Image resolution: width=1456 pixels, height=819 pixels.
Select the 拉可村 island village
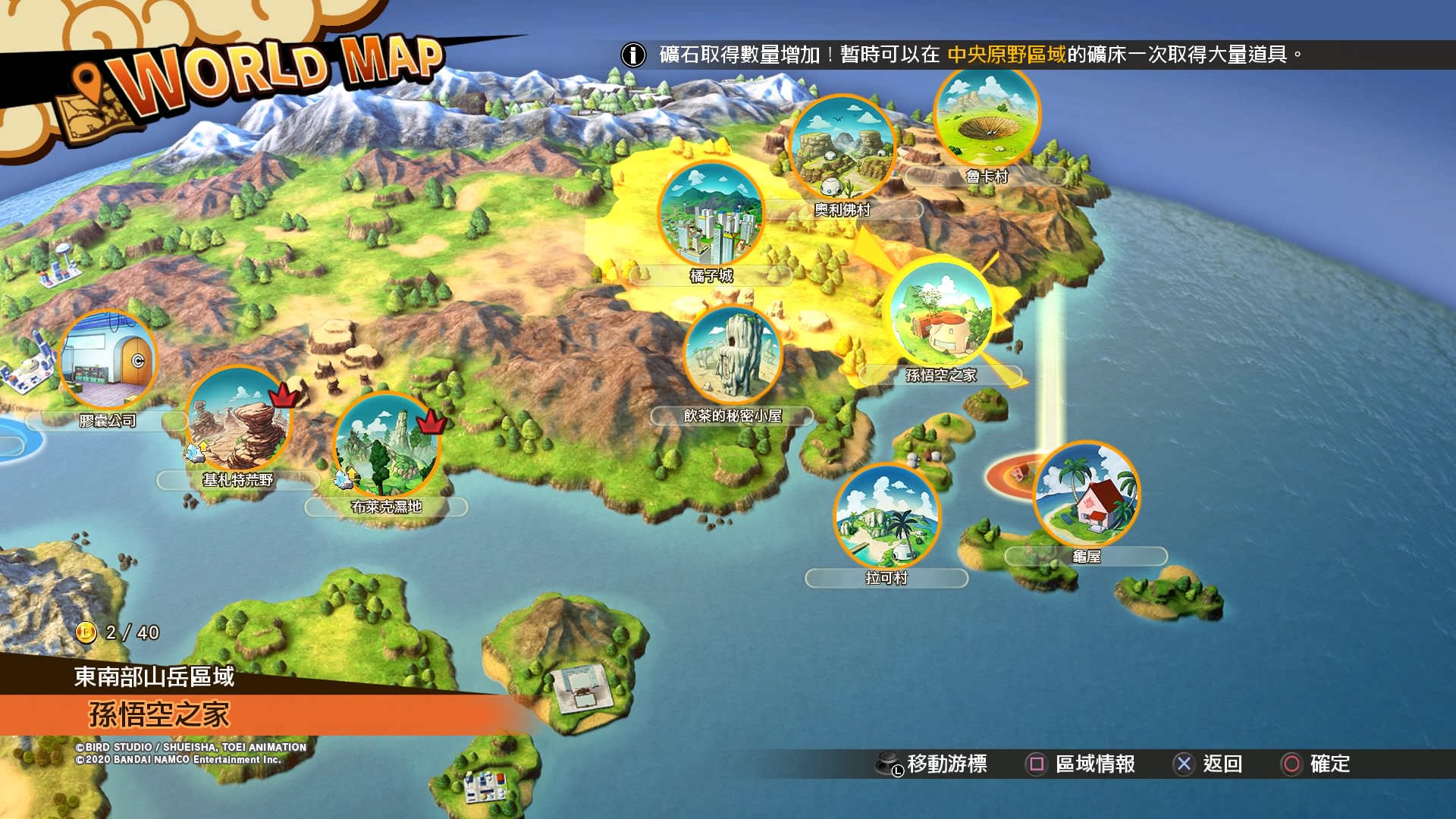[x=886, y=517]
